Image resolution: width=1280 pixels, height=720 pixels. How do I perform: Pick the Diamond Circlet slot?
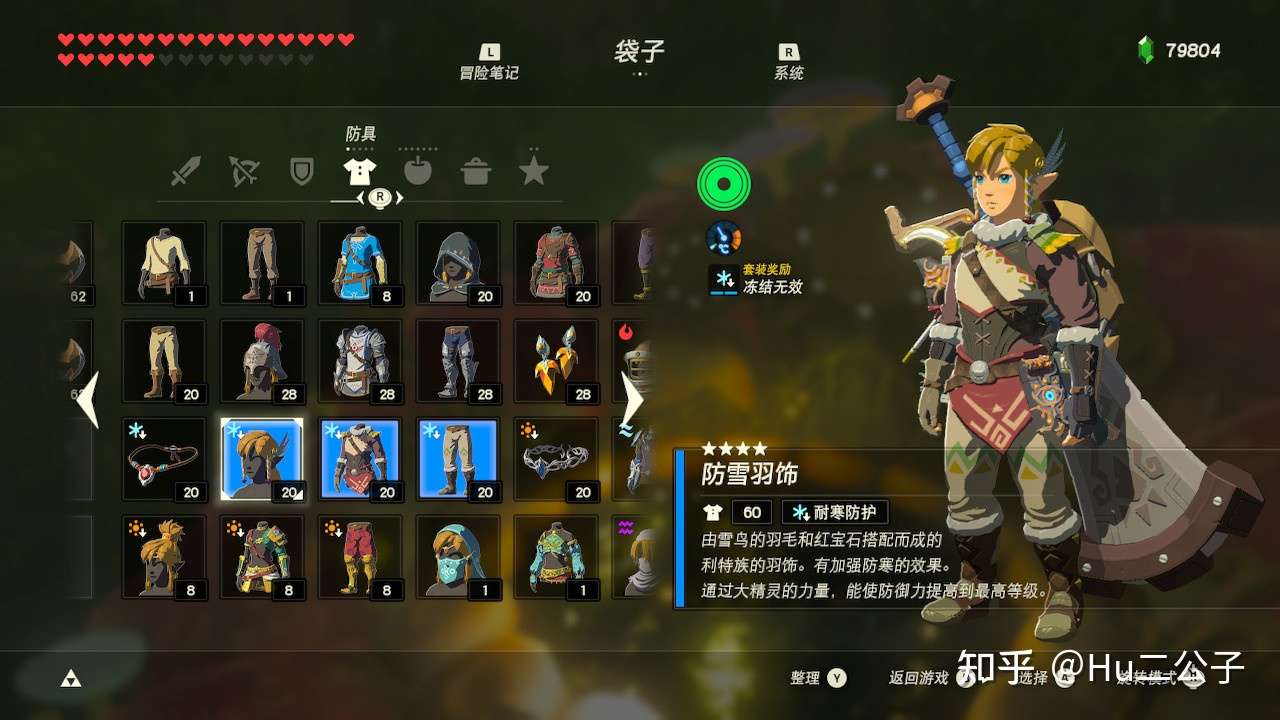pyautogui.click(x=556, y=459)
